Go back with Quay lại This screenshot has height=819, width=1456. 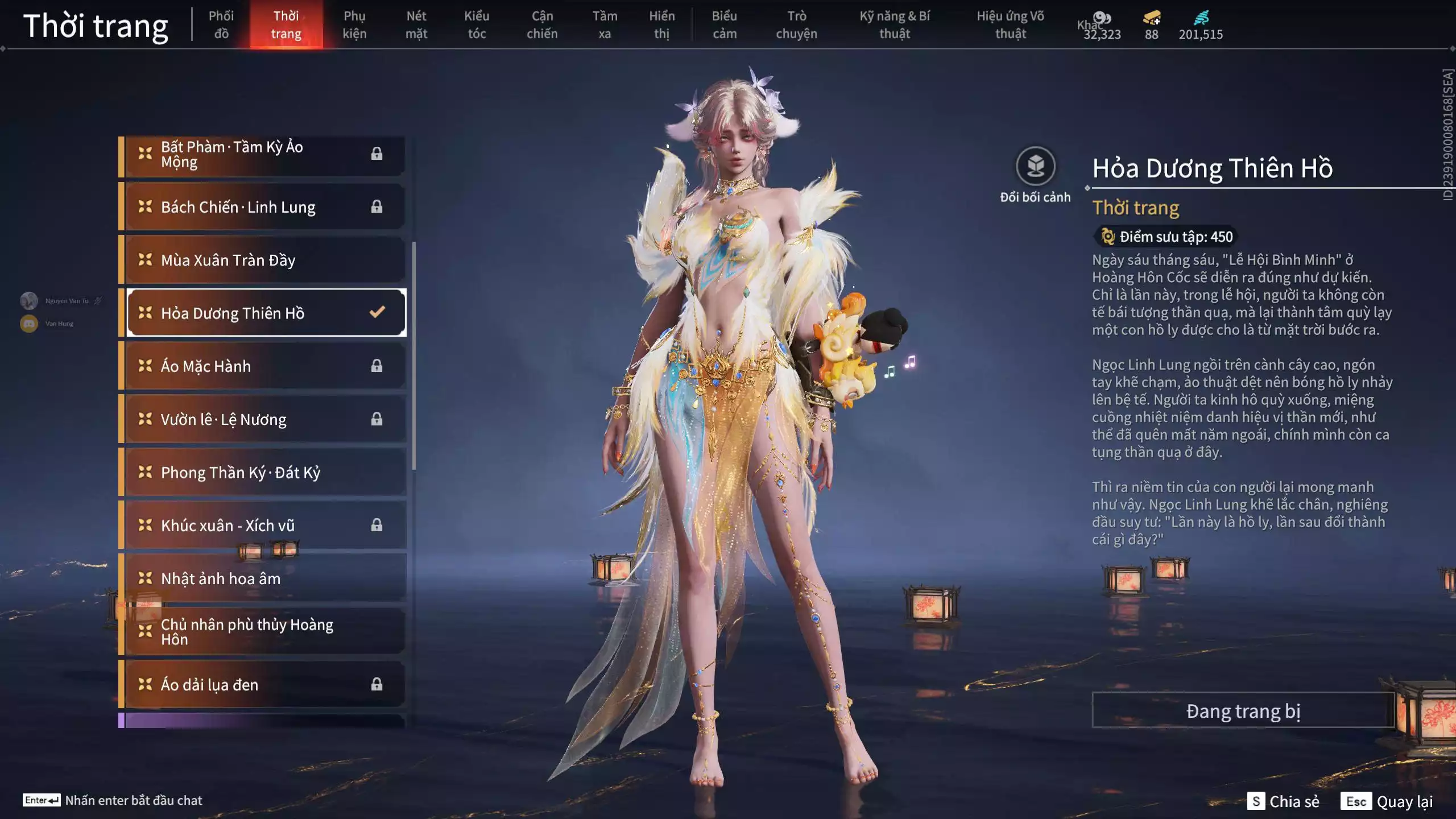pos(1387,801)
